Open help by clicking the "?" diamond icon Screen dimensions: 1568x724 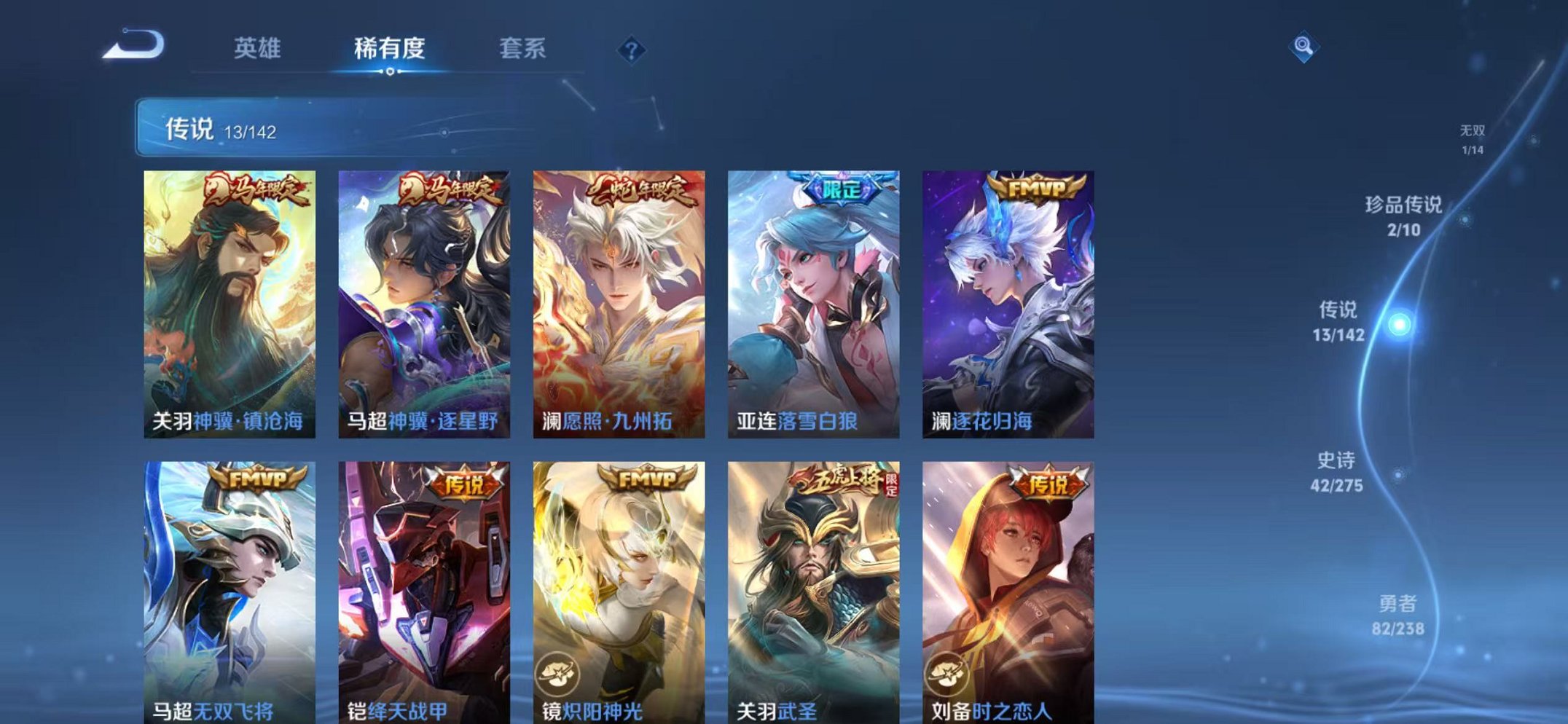pyautogui.click(x=632, y=50)
